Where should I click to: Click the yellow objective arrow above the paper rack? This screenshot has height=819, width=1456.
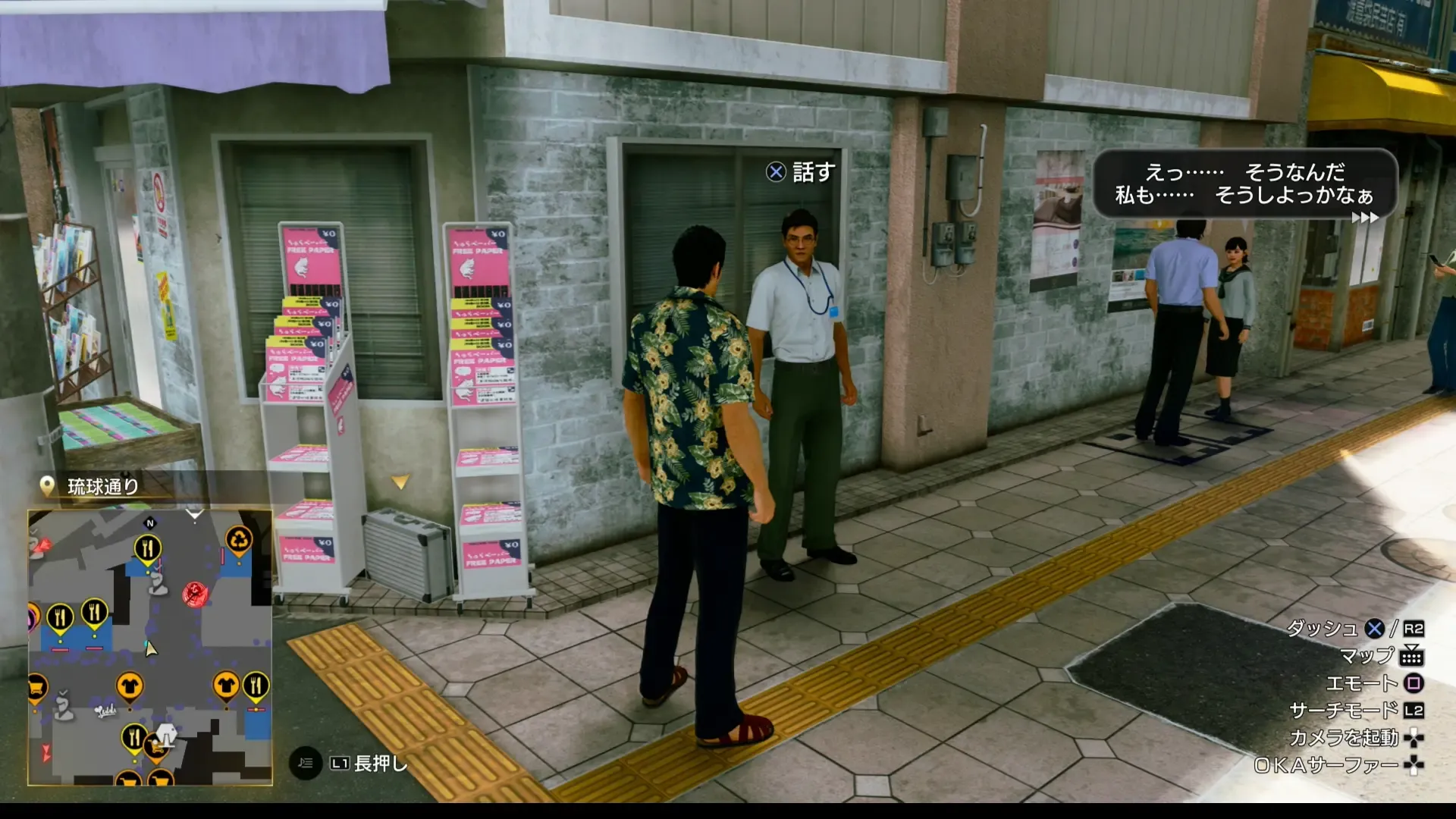(400, 480)
